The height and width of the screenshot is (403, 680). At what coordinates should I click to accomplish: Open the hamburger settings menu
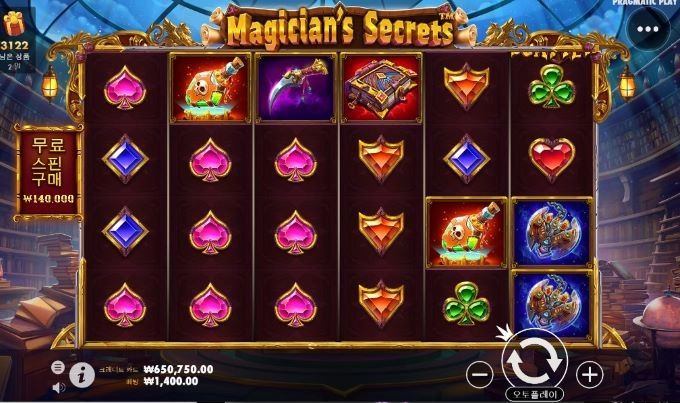(58, 368)
